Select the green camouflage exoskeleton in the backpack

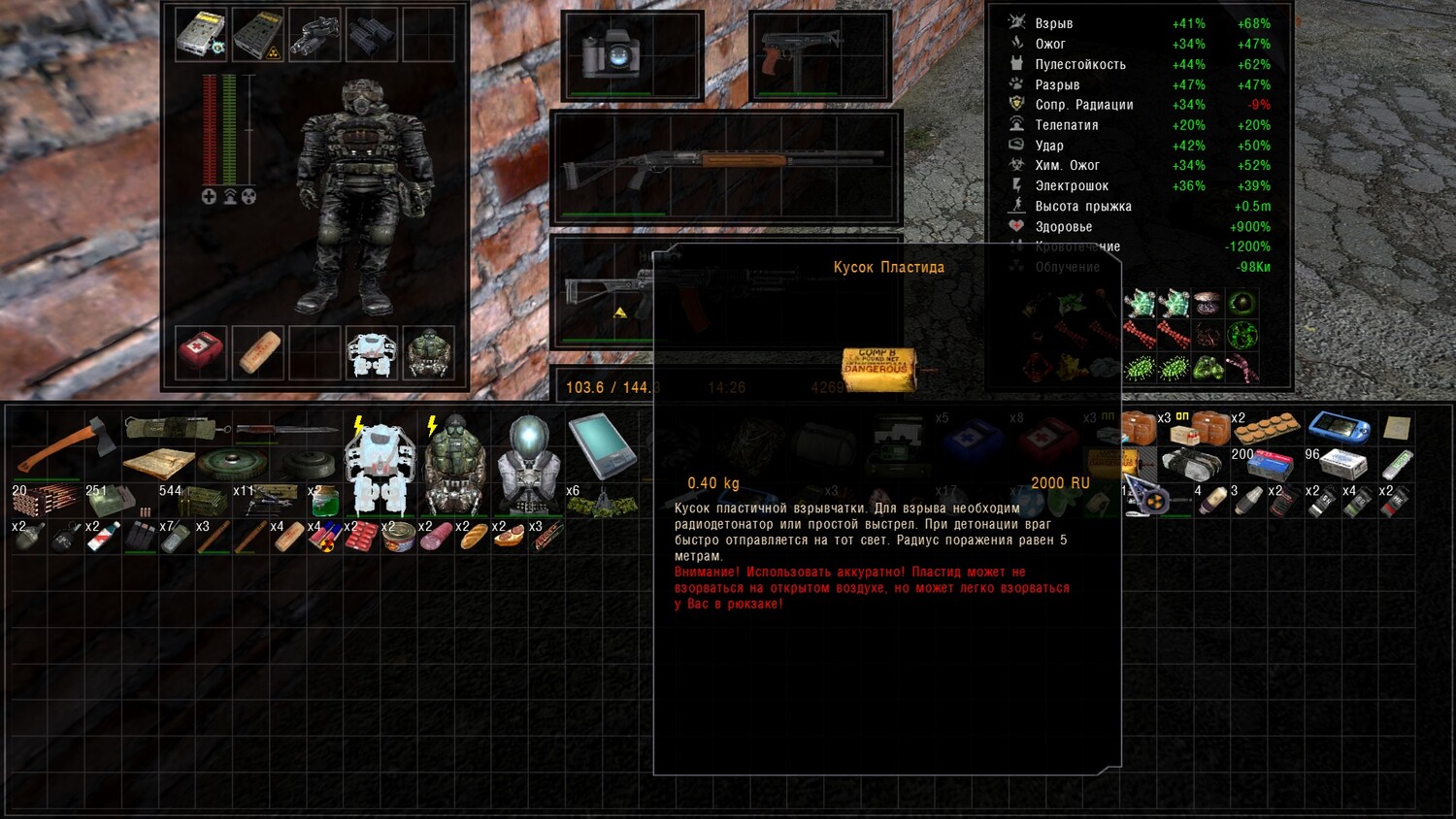click(454, 468)
